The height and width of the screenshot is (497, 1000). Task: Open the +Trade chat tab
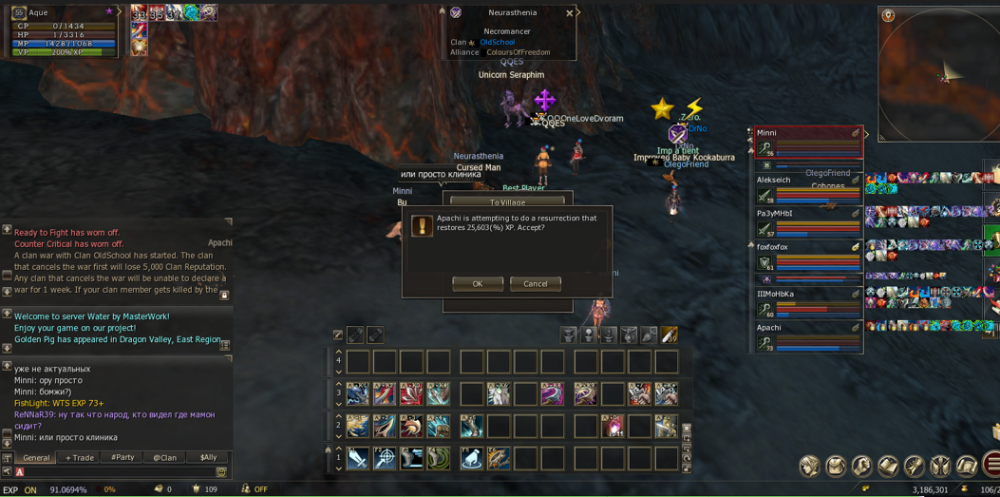[80, 457]
